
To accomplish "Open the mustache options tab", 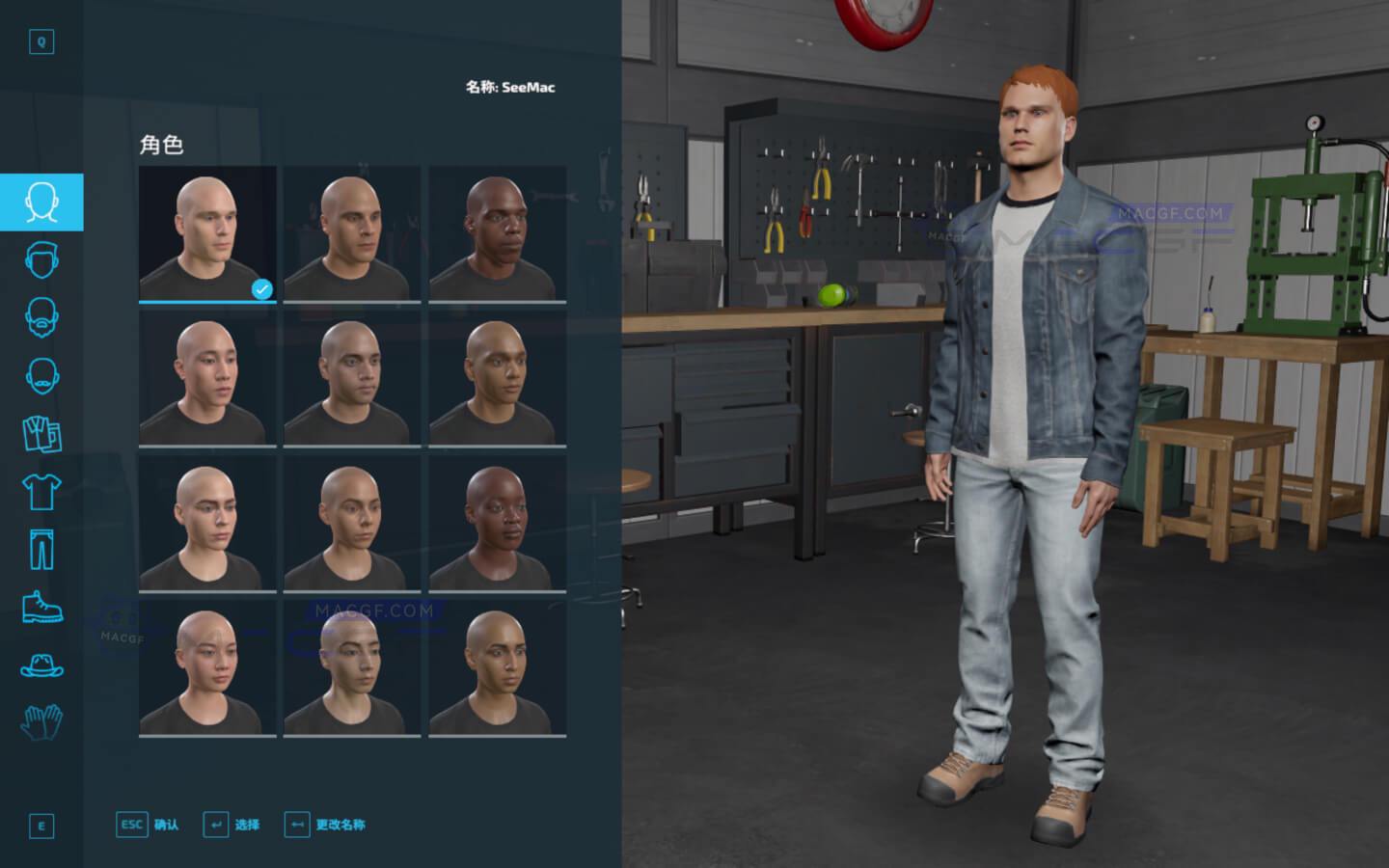I will 41,376.
